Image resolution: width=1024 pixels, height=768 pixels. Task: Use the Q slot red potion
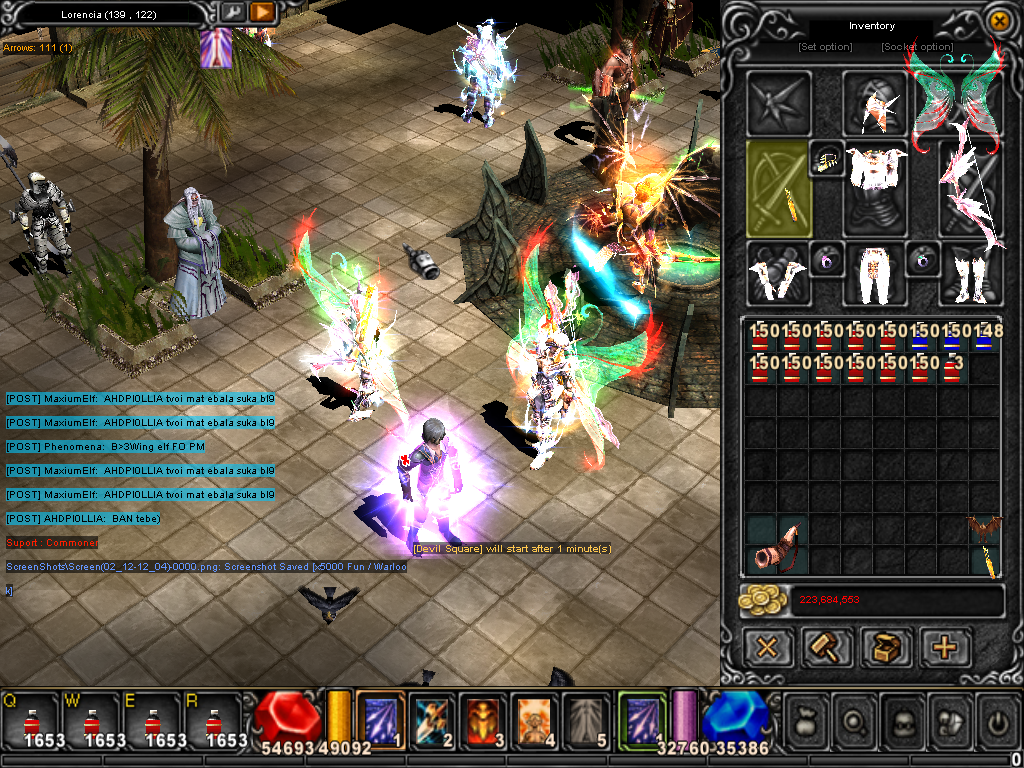(x=32, y=722)
